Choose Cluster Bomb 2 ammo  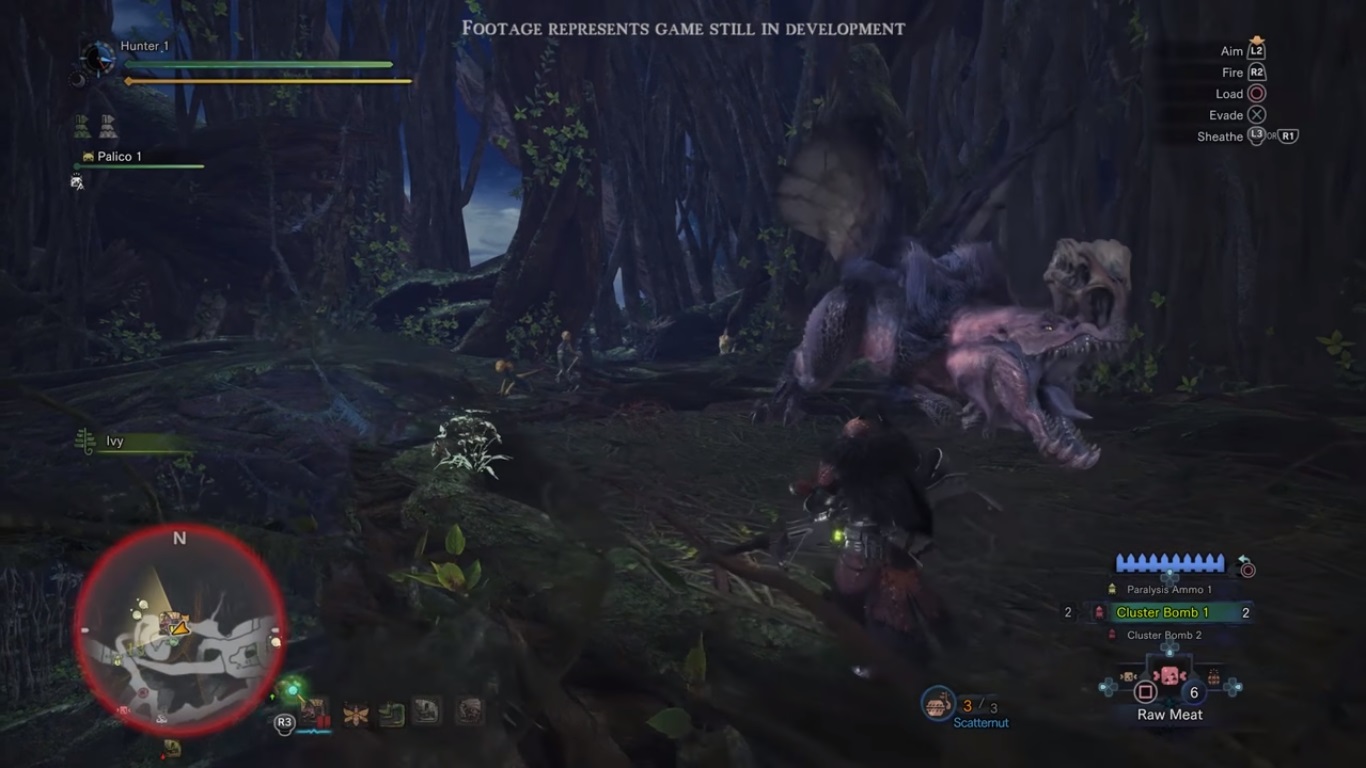pos(1164,635)
